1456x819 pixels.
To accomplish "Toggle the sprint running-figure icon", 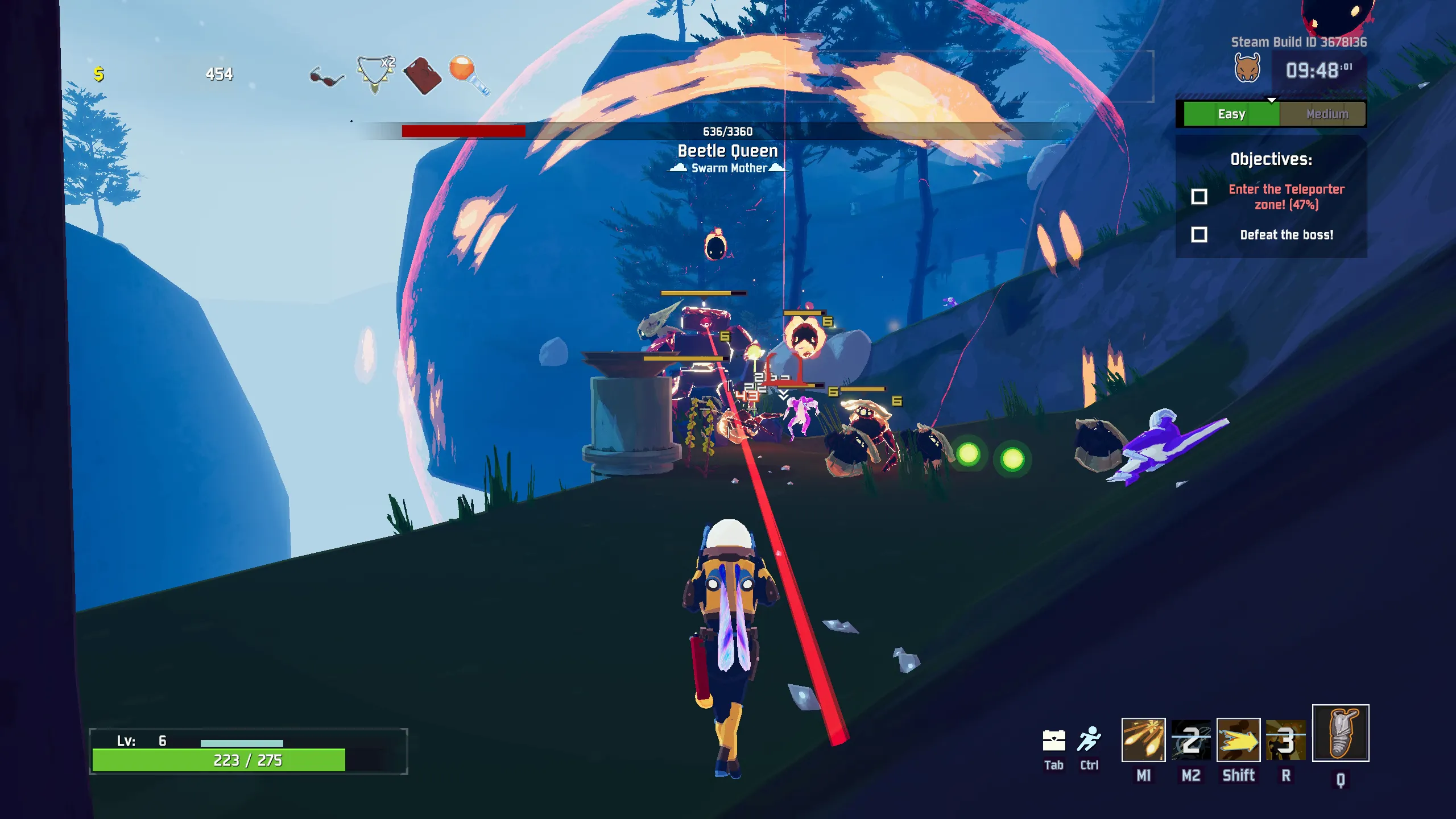I will (1089, 739).
